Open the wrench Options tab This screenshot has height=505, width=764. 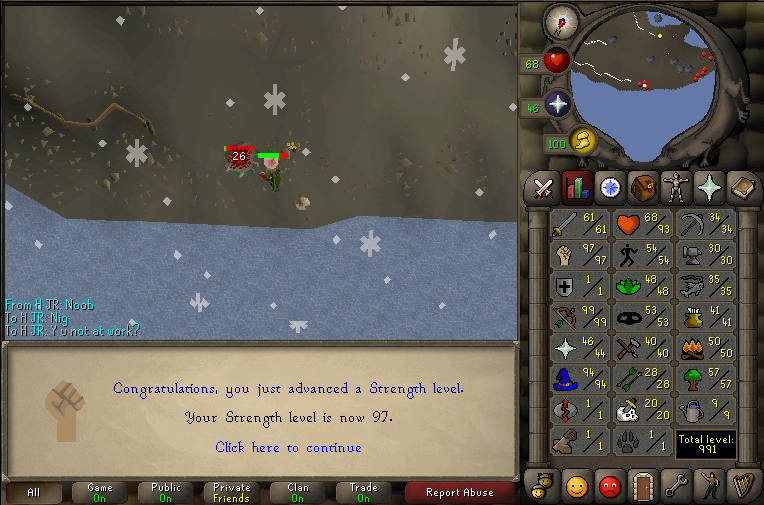point(676,486)
